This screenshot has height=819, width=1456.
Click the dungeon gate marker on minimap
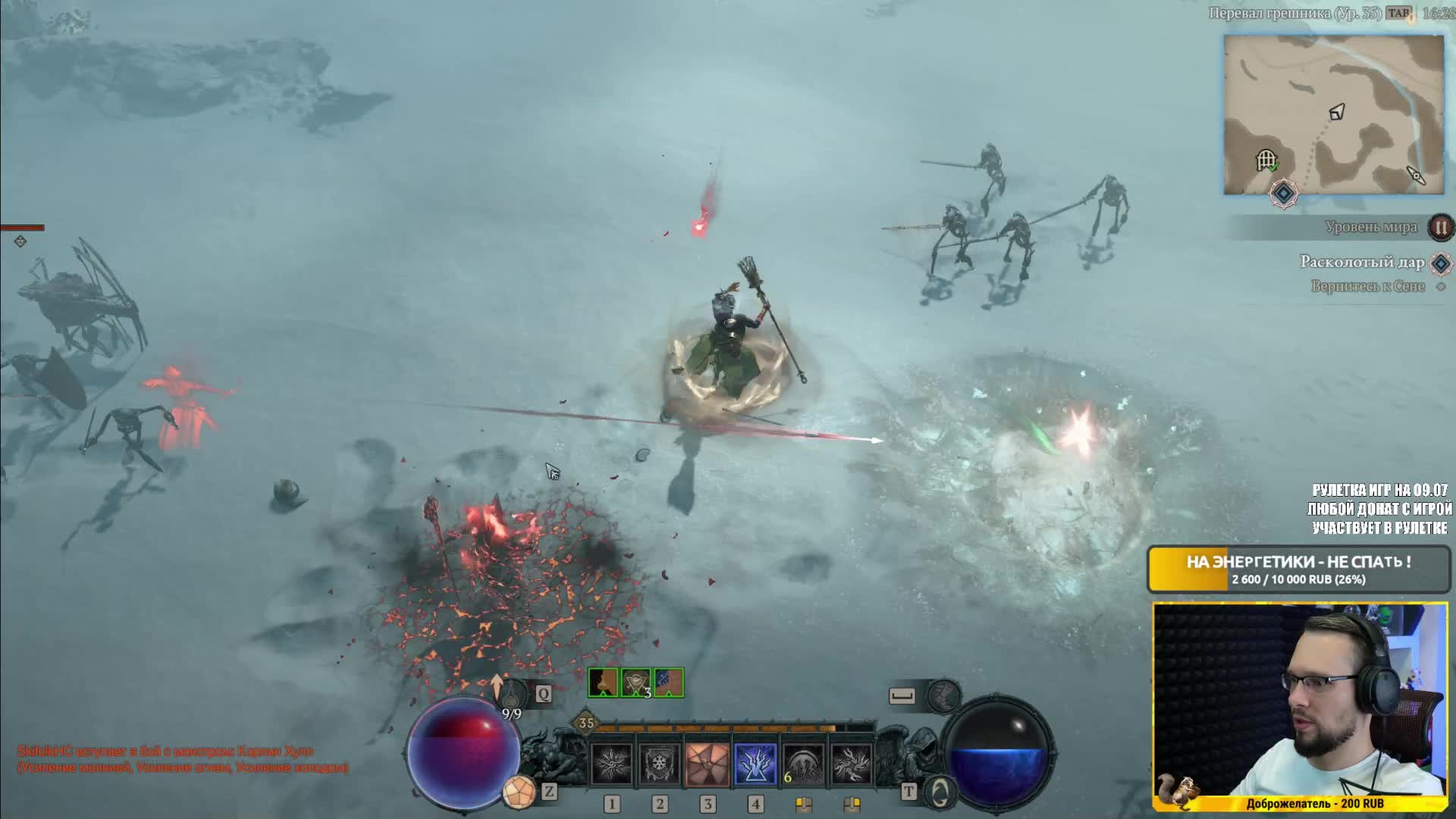coord(1266,160)
